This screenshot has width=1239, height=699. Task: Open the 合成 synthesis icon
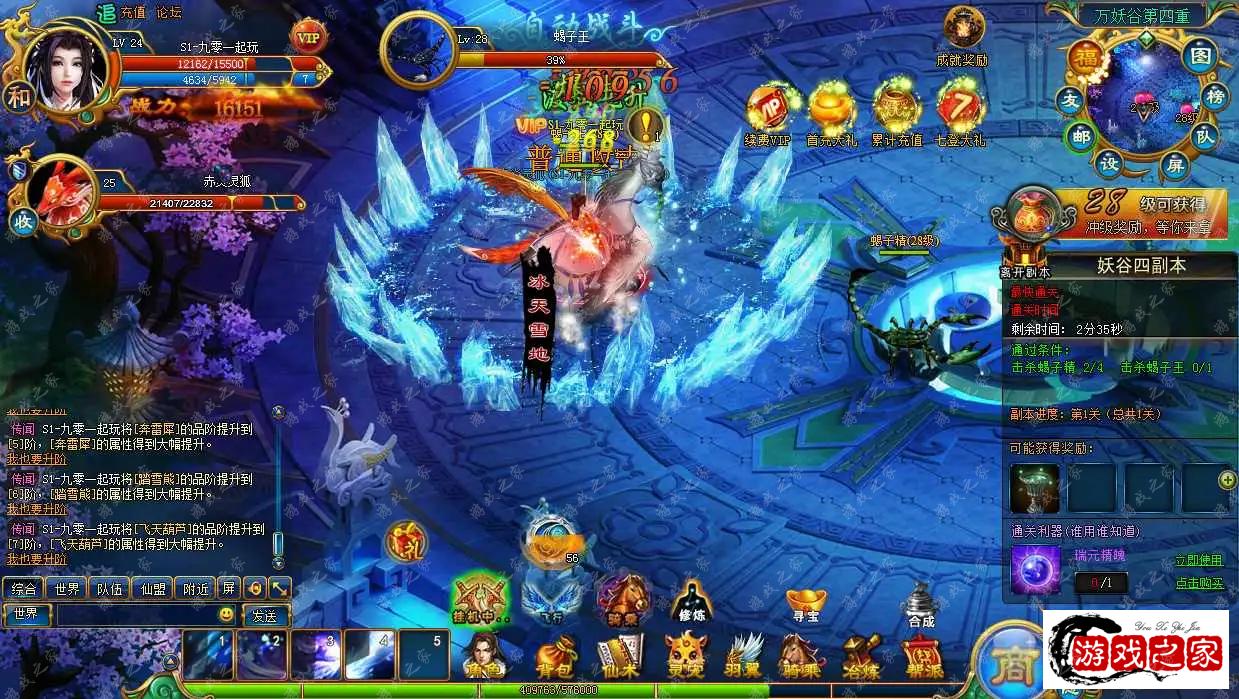pyautogui.click(x=921, y=605)
